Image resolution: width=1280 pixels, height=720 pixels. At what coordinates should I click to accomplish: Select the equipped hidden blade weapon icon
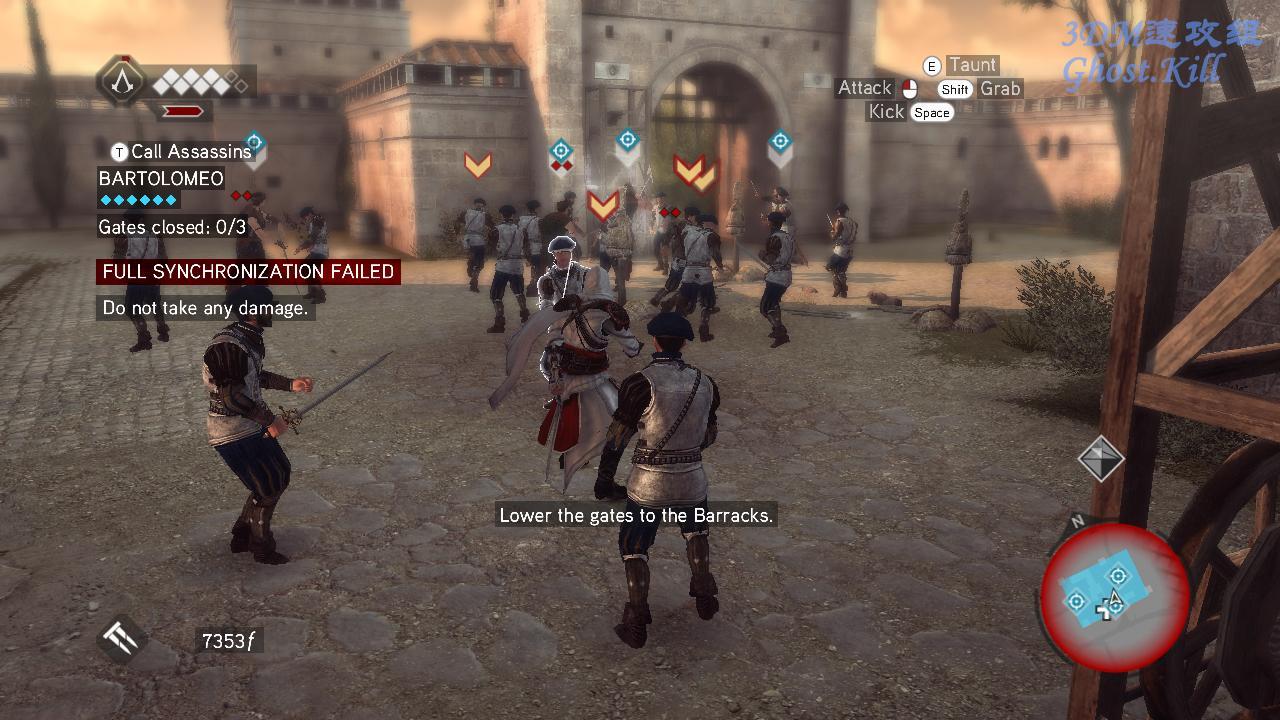tap(122, 639)
